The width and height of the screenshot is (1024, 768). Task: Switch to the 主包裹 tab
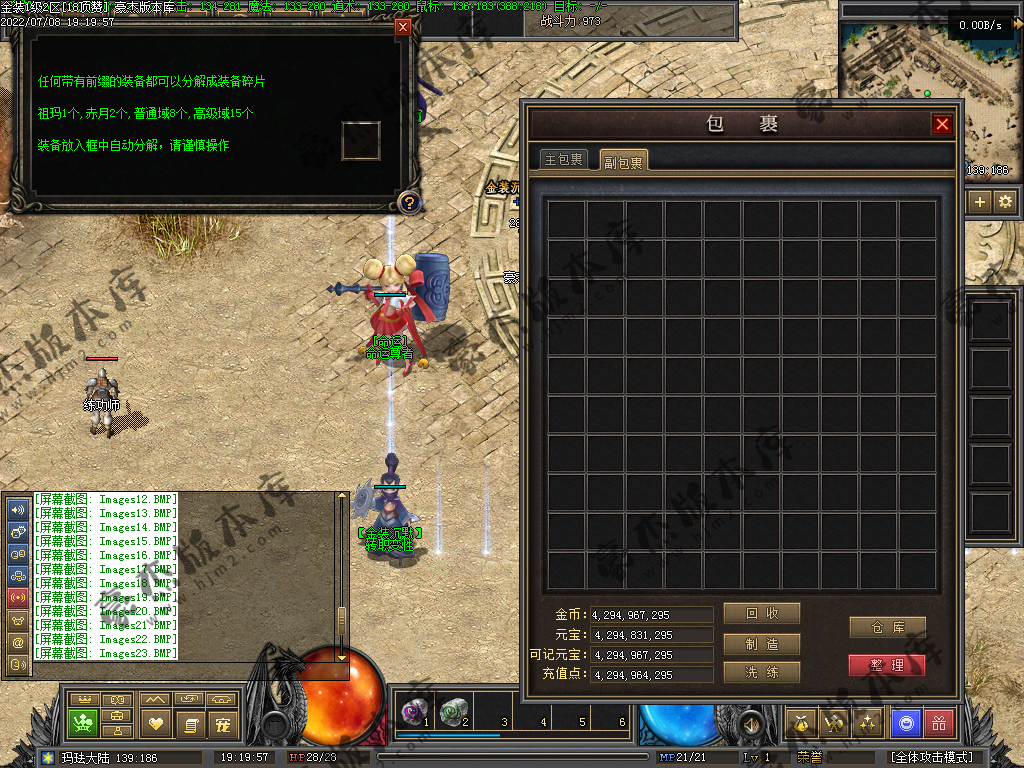563,160
